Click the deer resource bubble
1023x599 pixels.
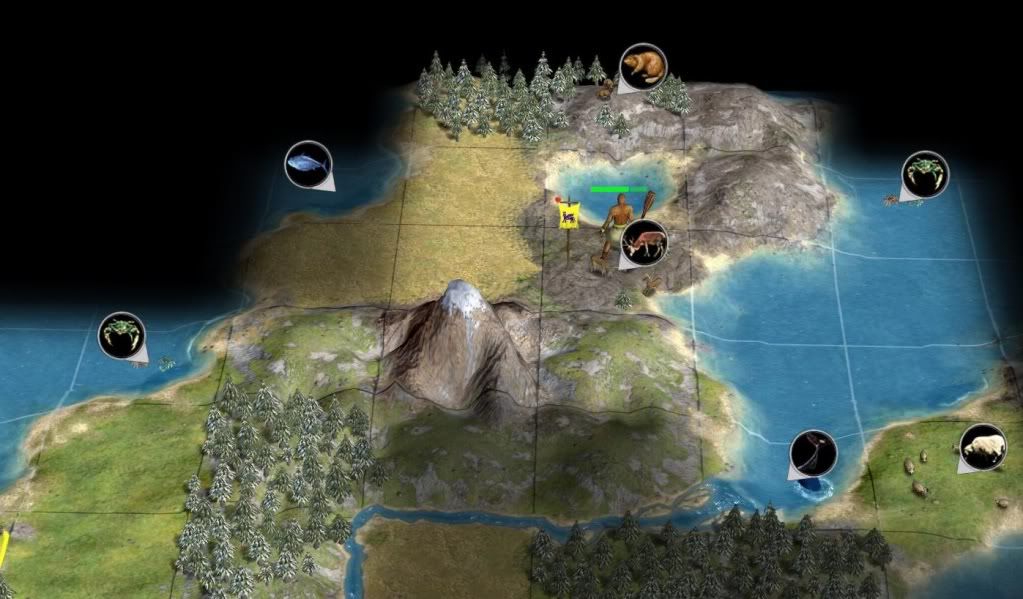coord(643,243)
